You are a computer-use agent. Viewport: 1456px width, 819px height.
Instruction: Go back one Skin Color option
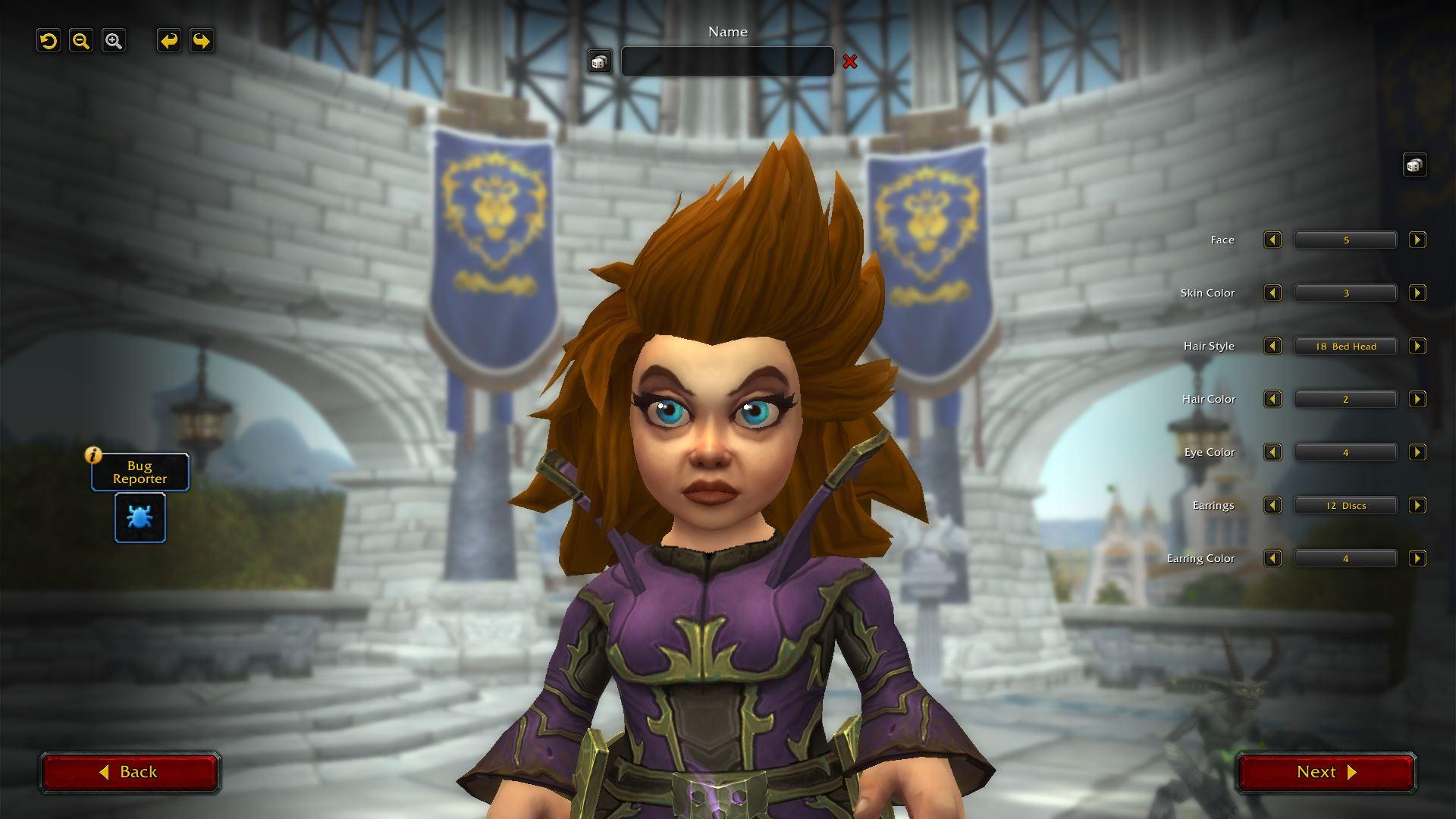[1272, 293]
